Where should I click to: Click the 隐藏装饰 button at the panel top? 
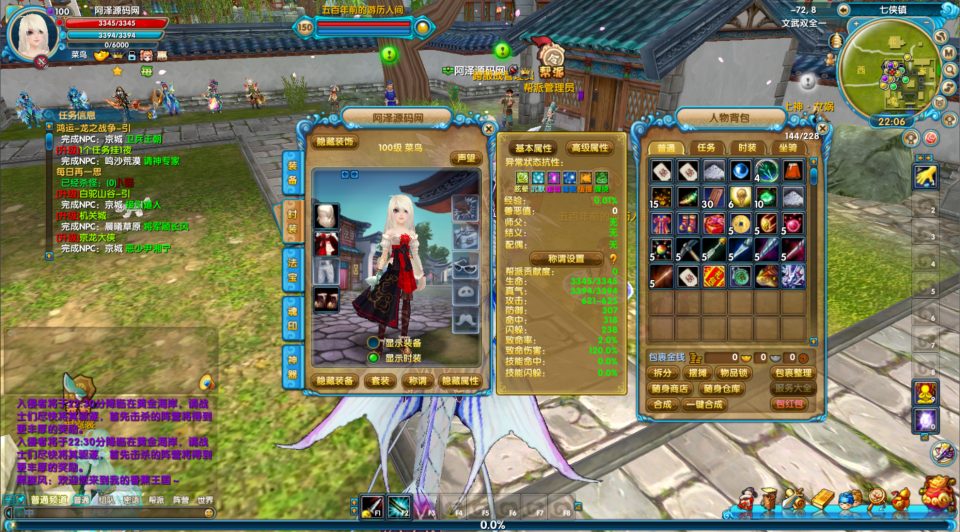point(335,142)
